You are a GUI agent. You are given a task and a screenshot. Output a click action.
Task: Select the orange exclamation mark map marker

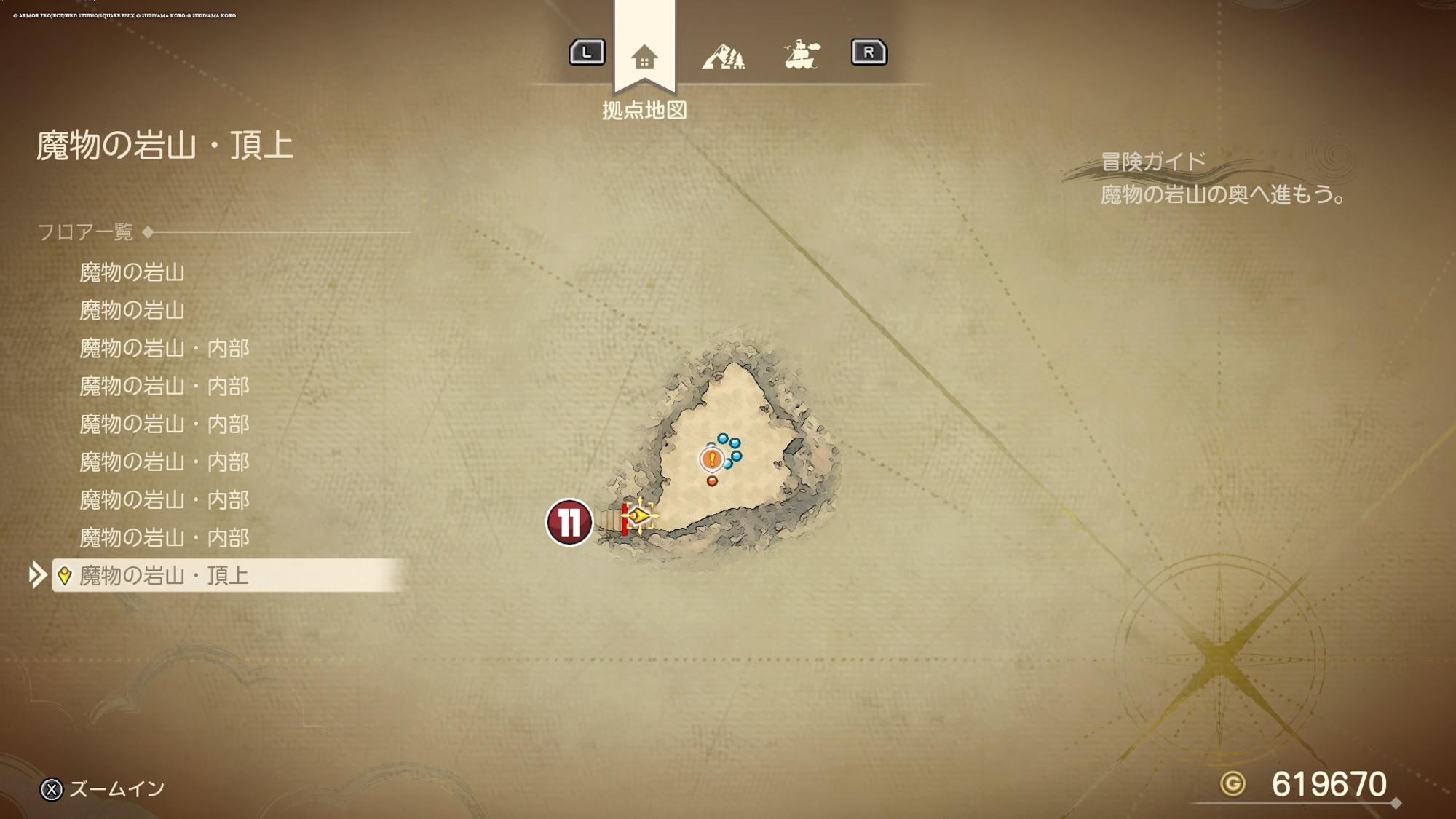click(x=712, y=459)
